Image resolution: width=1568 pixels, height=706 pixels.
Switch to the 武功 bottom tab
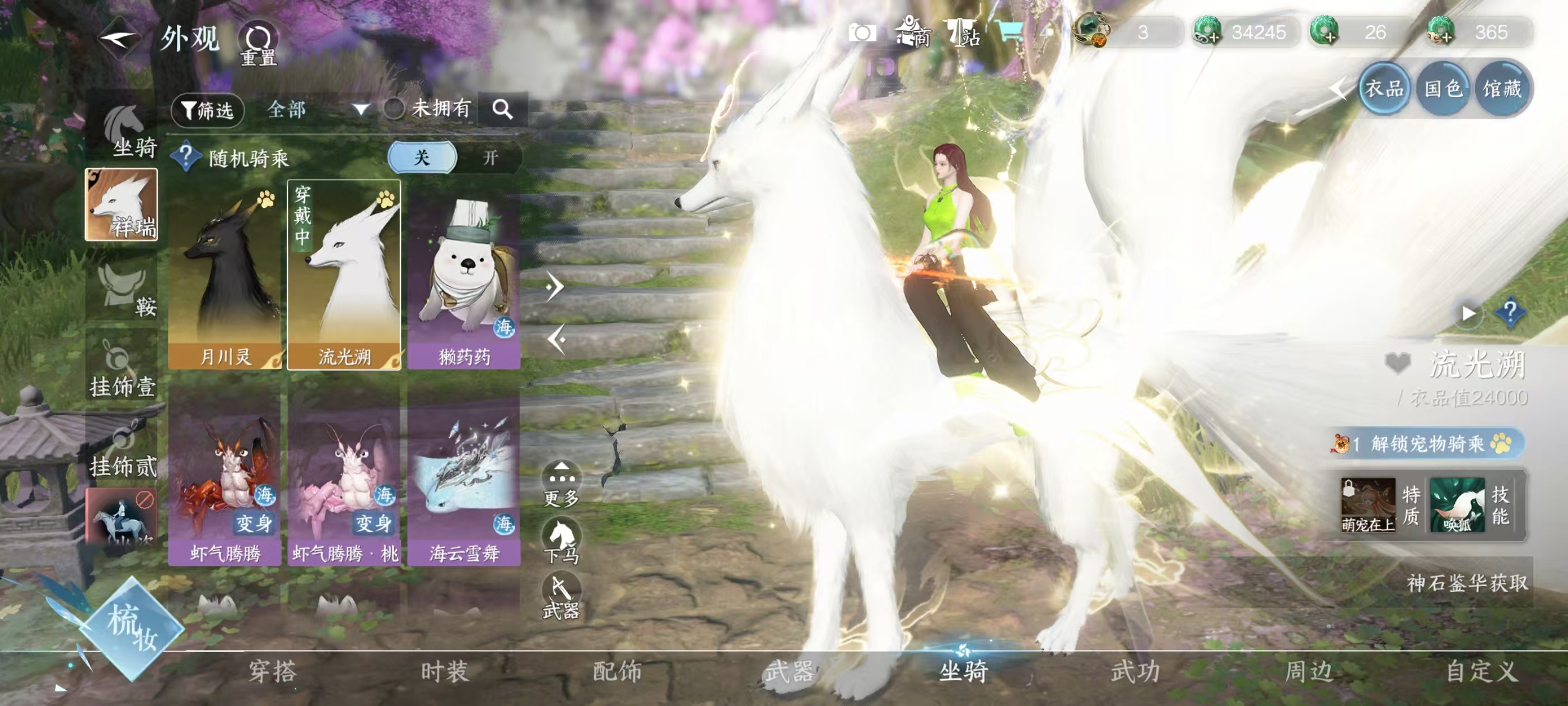coord(1135,672)
